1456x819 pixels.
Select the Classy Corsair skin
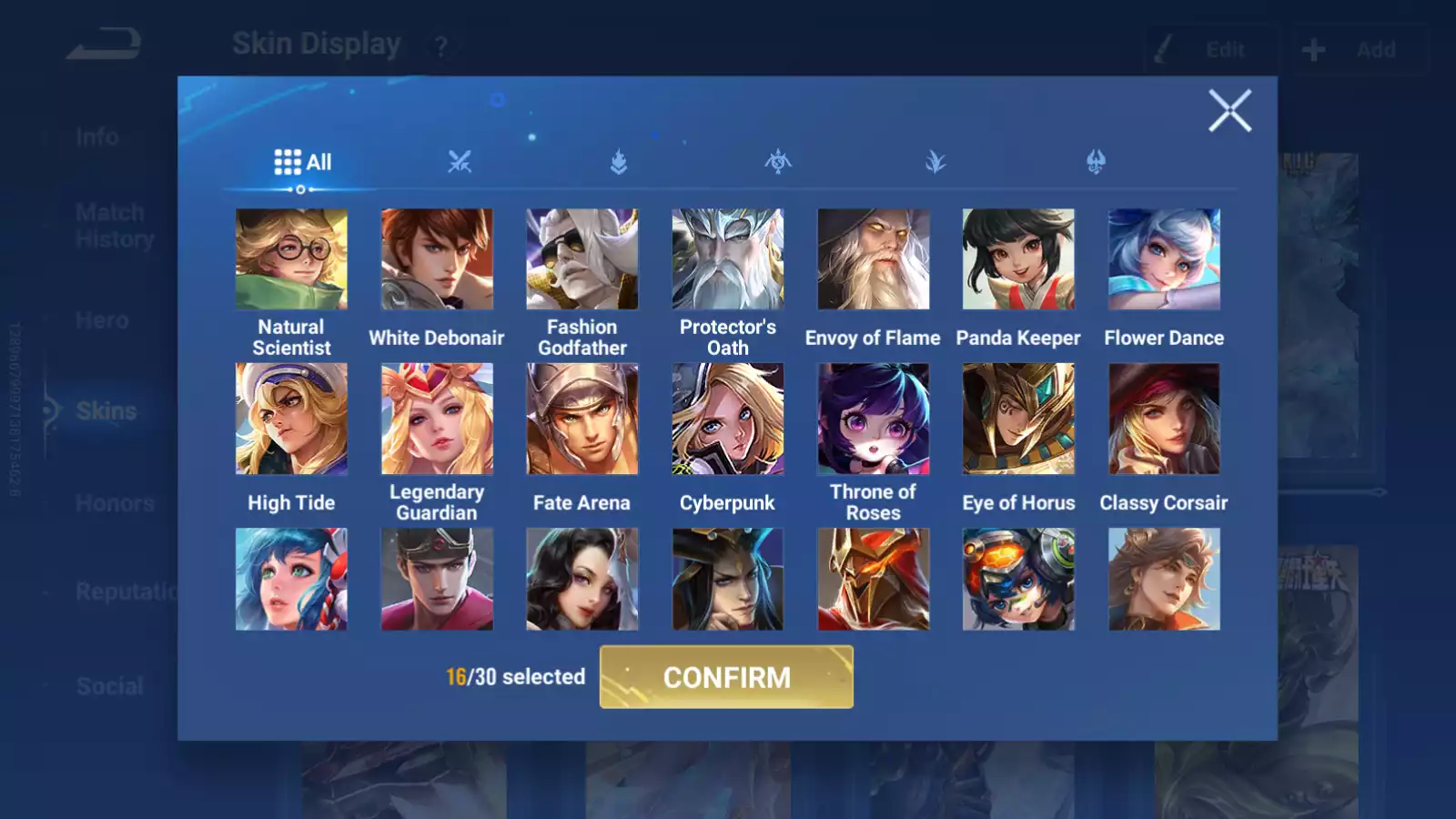1164,419
